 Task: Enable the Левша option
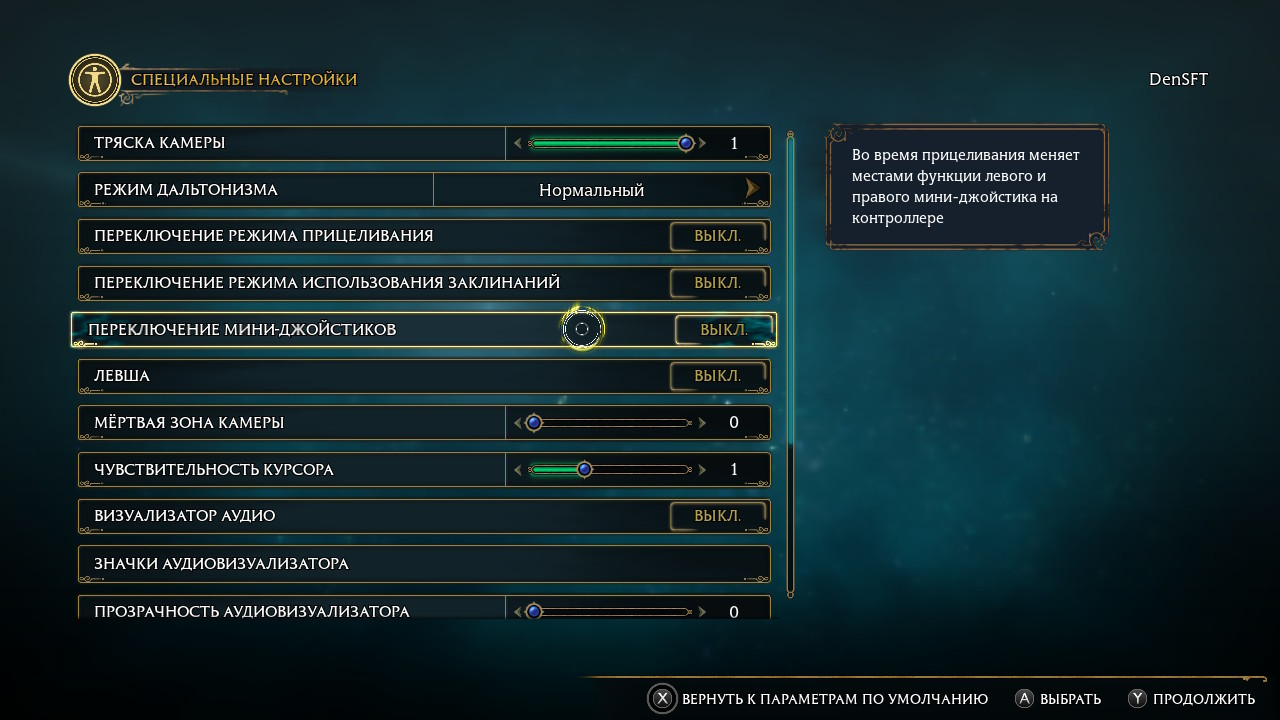(x=718, y=376)
